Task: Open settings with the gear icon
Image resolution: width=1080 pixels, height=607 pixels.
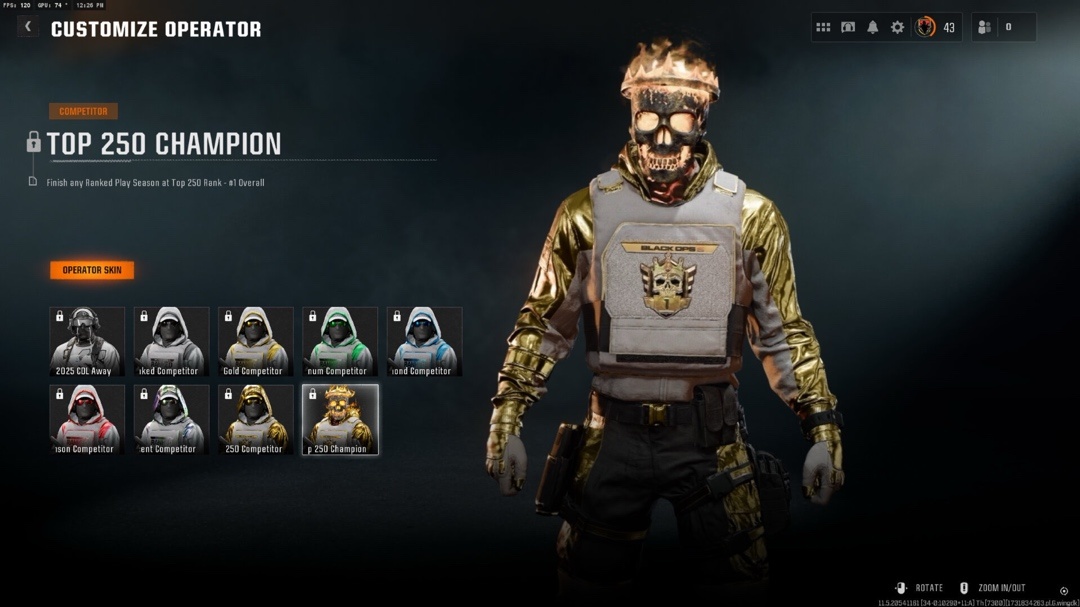Action: coord(898,28)
